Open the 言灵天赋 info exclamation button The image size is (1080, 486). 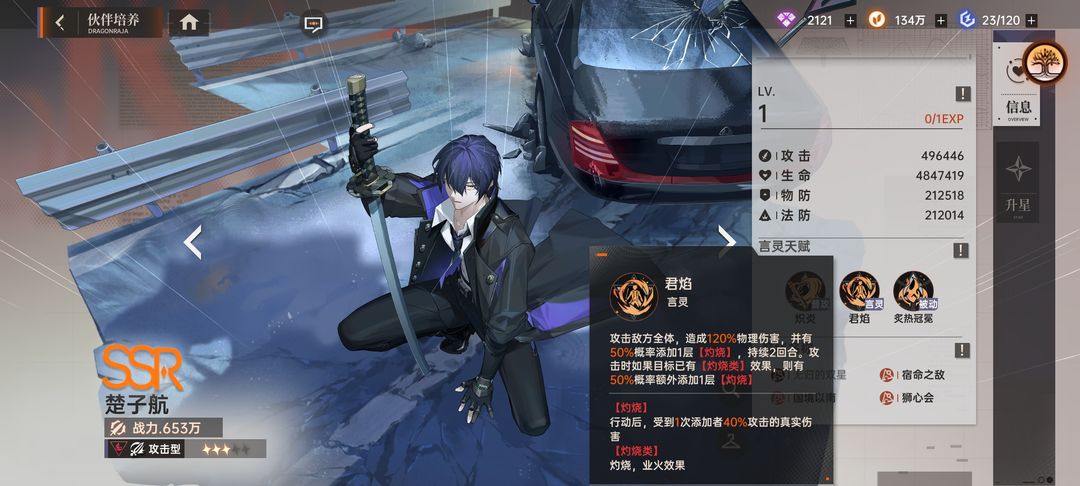tap(962, 250)
